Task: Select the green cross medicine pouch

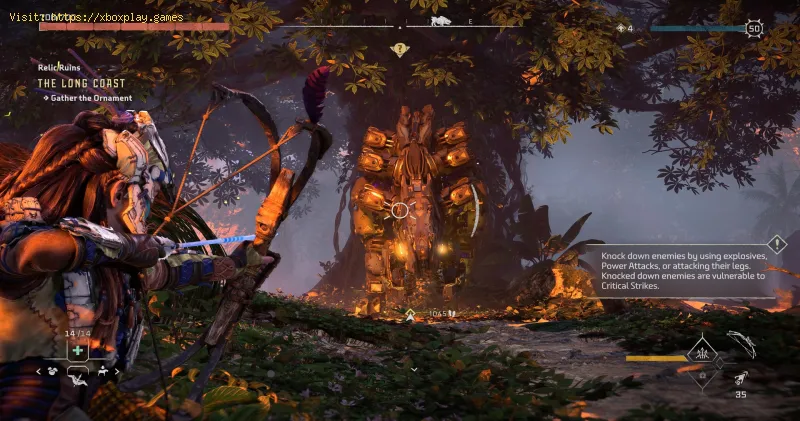Action: pos(76,350)
